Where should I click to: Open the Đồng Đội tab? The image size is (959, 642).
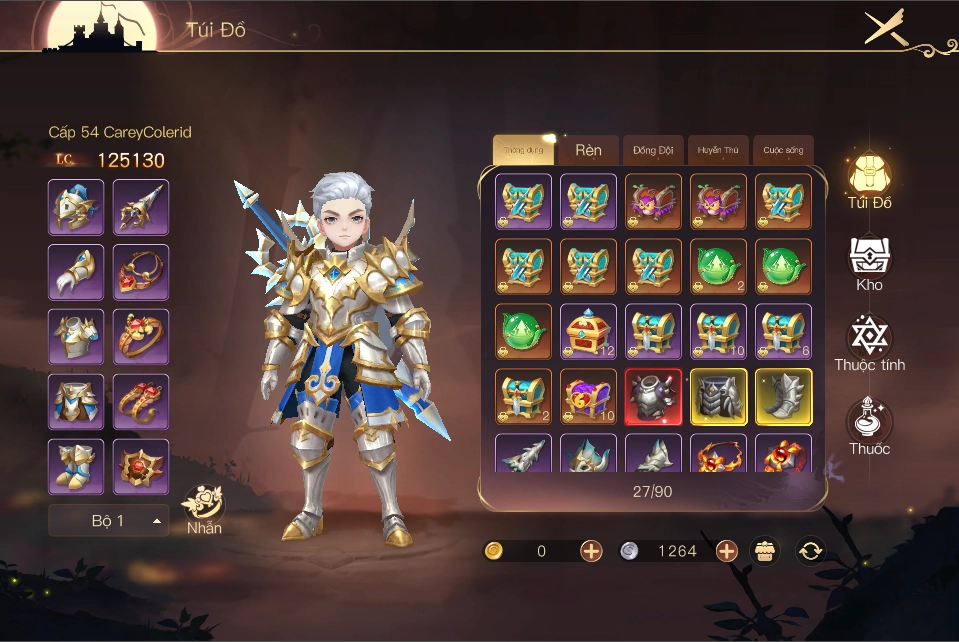point(653,150)
